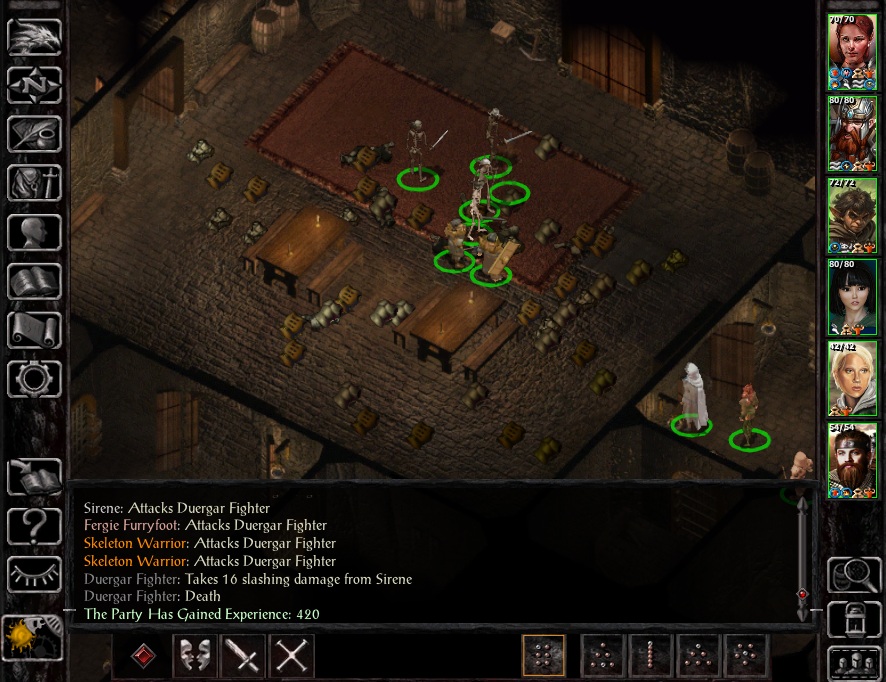The image size is (886, 682).
Task: Select the black-haired woman portrait
Action: (x=852, y=297)
